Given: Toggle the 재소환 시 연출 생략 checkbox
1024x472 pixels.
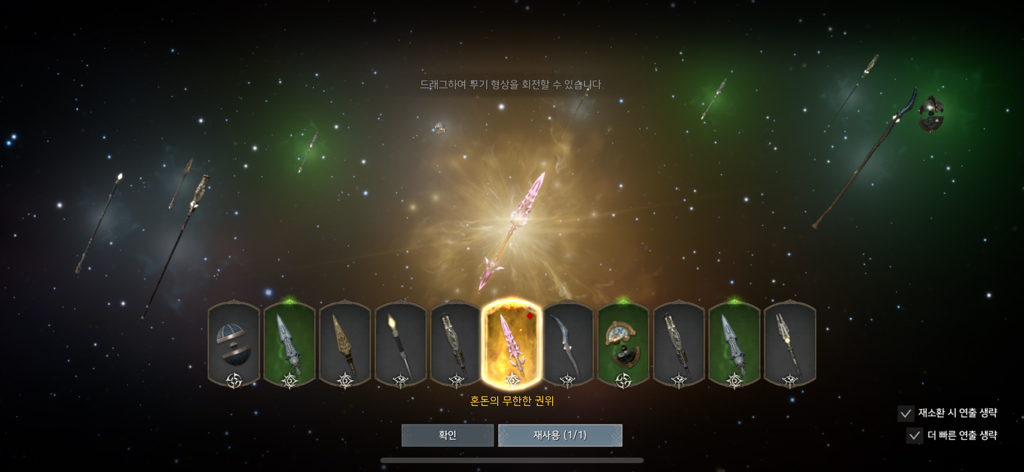Looking at the screenshot, I should (906, 412).
